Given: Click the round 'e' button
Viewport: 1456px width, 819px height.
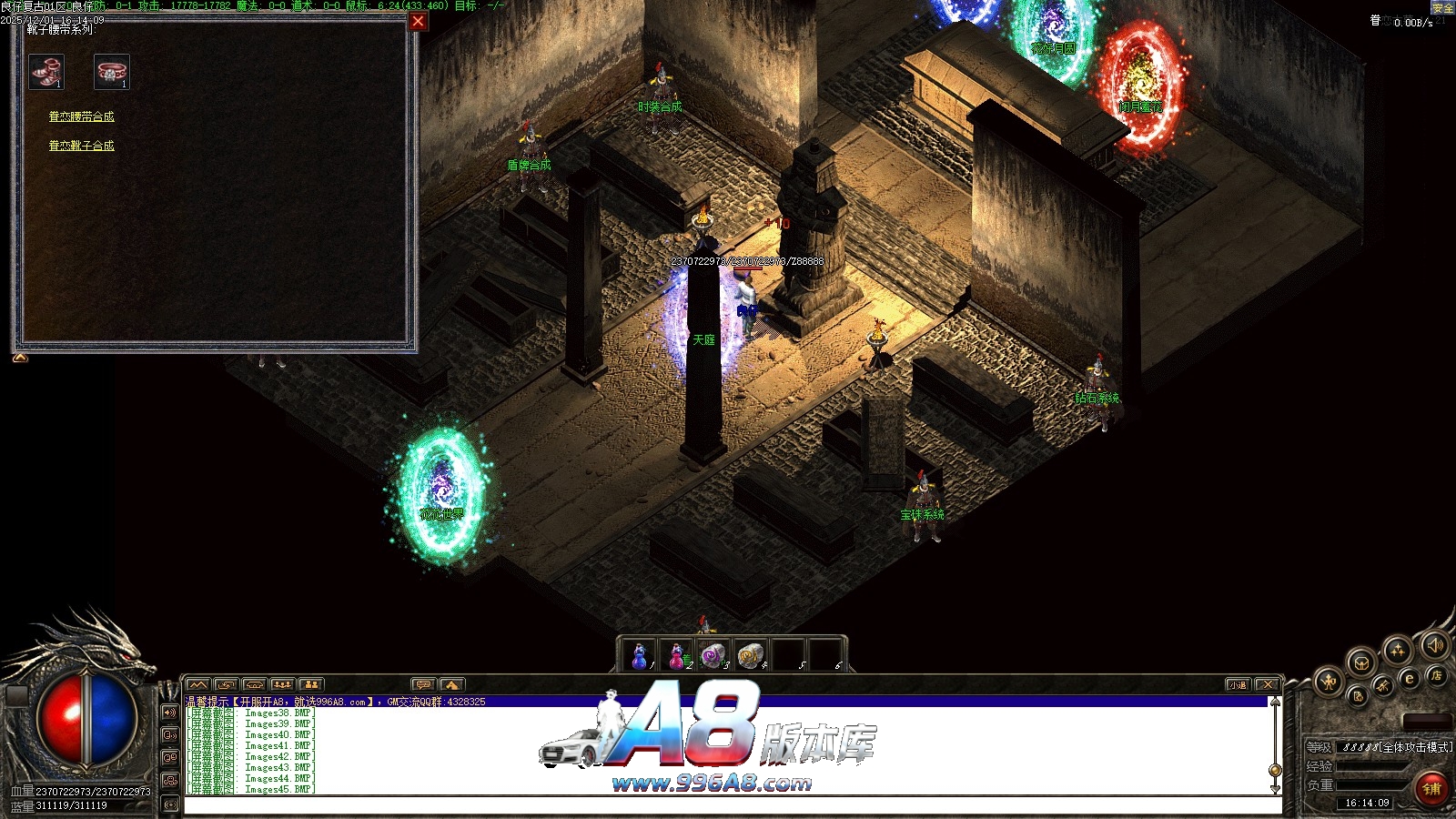Looking at the screenshot, I should click(1410, 678).
